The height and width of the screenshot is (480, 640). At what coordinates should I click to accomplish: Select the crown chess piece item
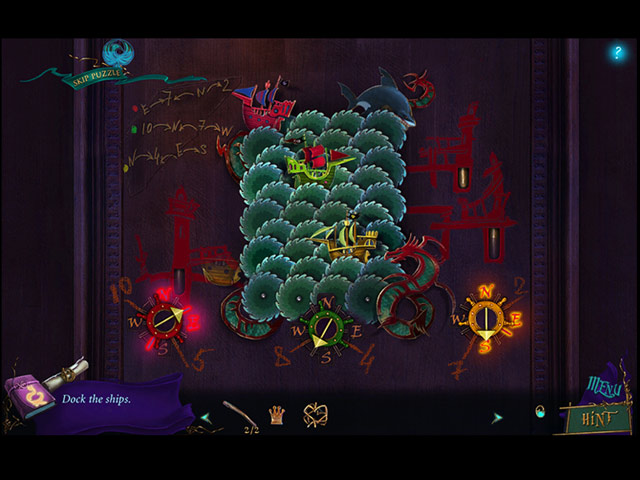(x=276, y=415)
